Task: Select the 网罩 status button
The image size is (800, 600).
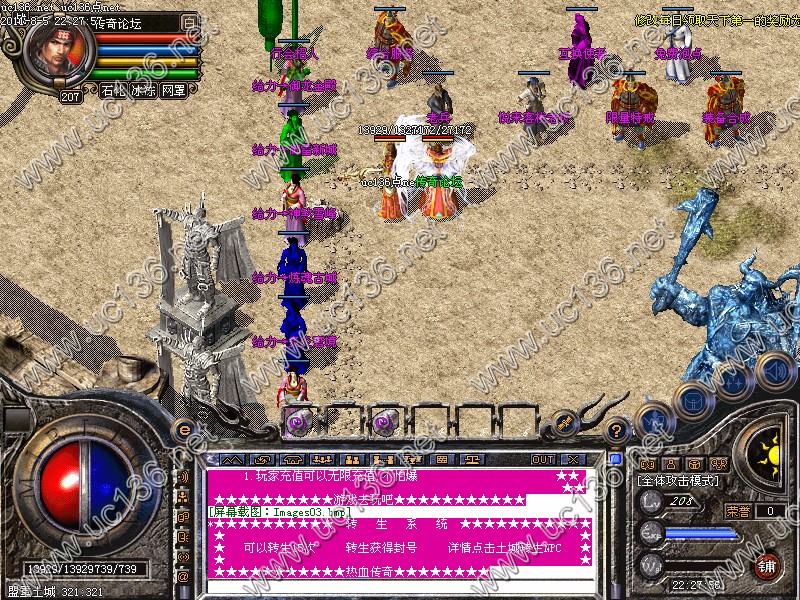Action: [173, 90]
